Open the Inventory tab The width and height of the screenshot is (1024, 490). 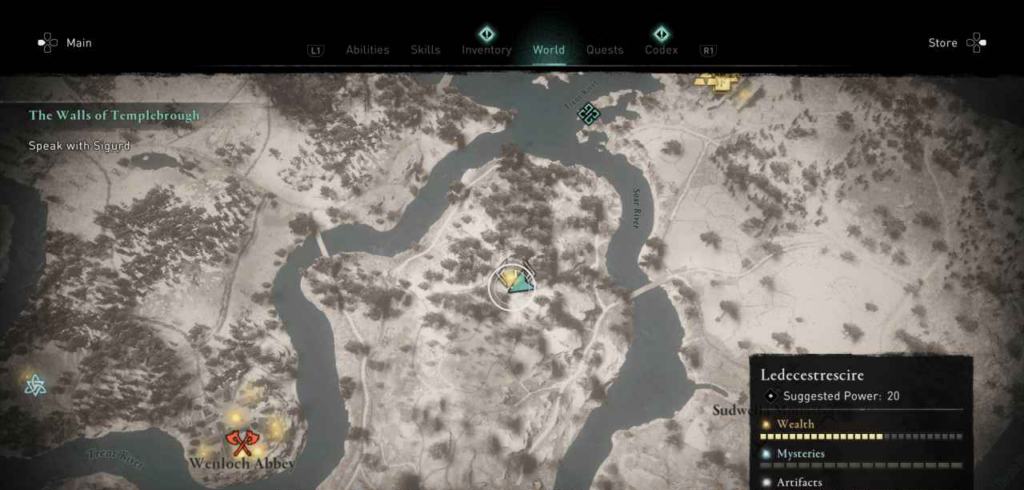[486, 50]
